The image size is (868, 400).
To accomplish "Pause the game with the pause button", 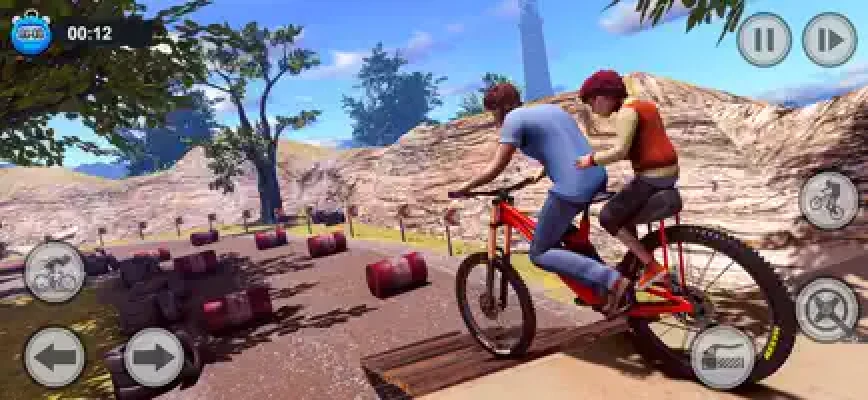I will point(764,40).
